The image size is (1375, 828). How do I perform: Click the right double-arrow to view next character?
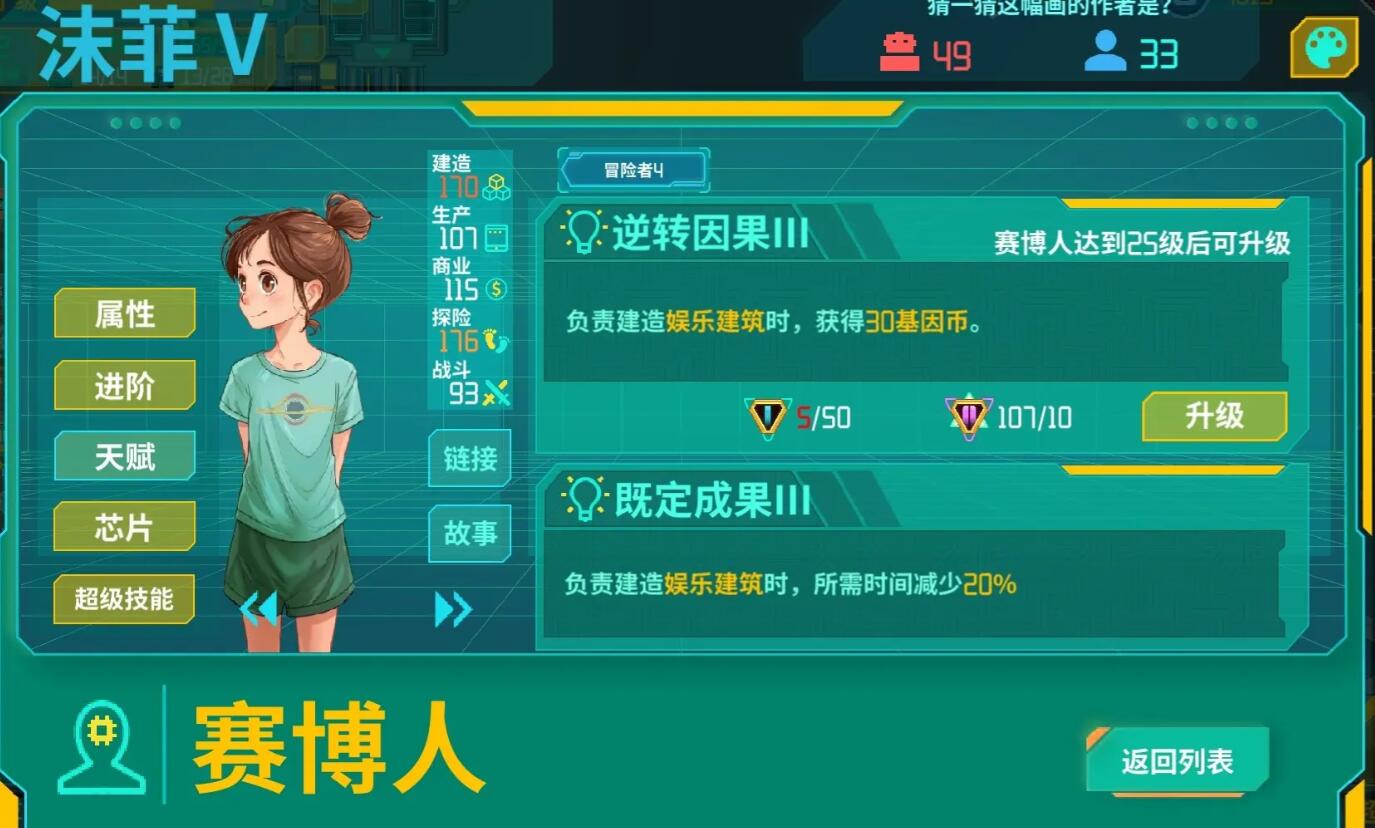point(452,608)
